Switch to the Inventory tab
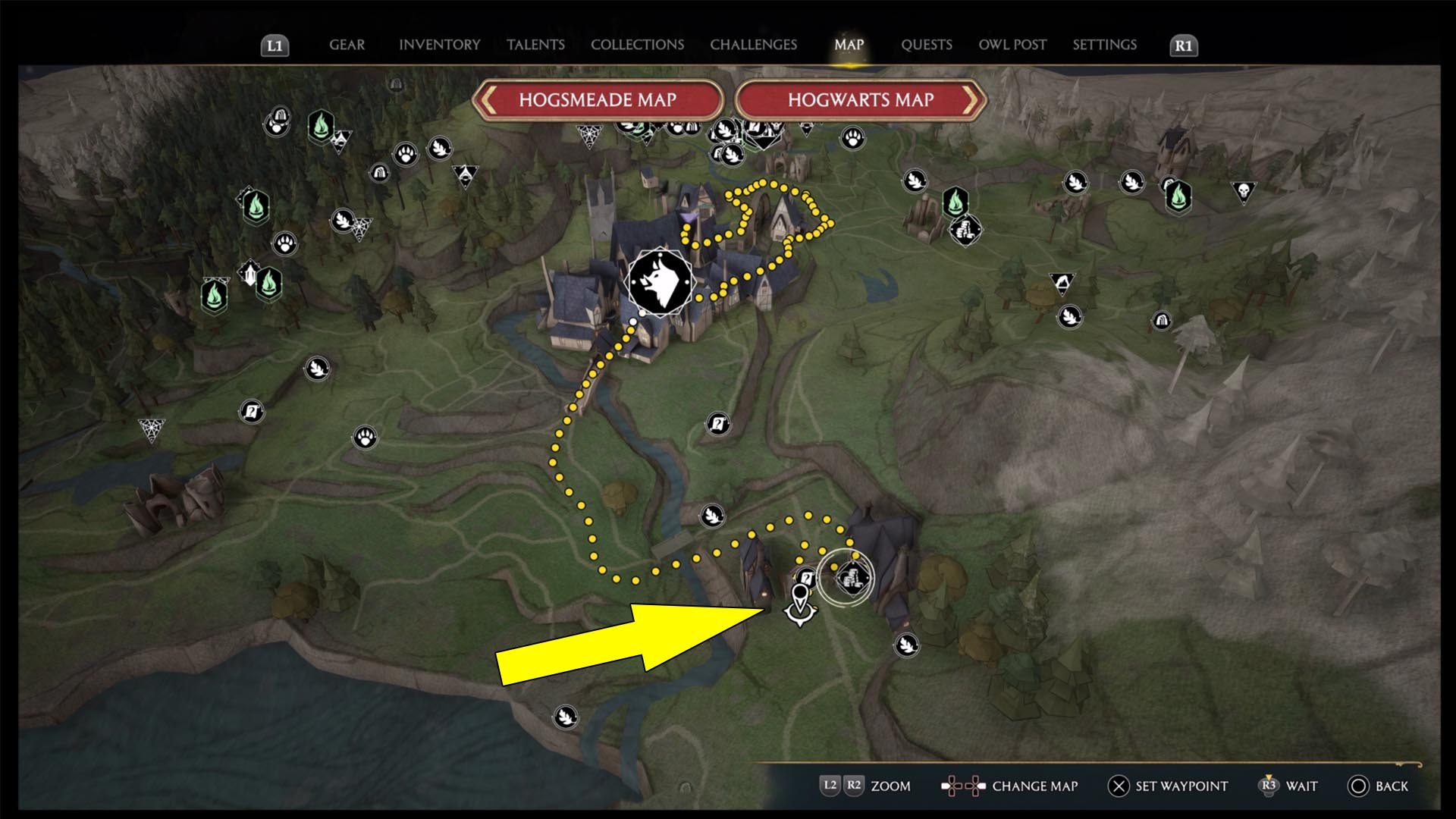This screenshot has height=819, width=1456. [439, 45]
